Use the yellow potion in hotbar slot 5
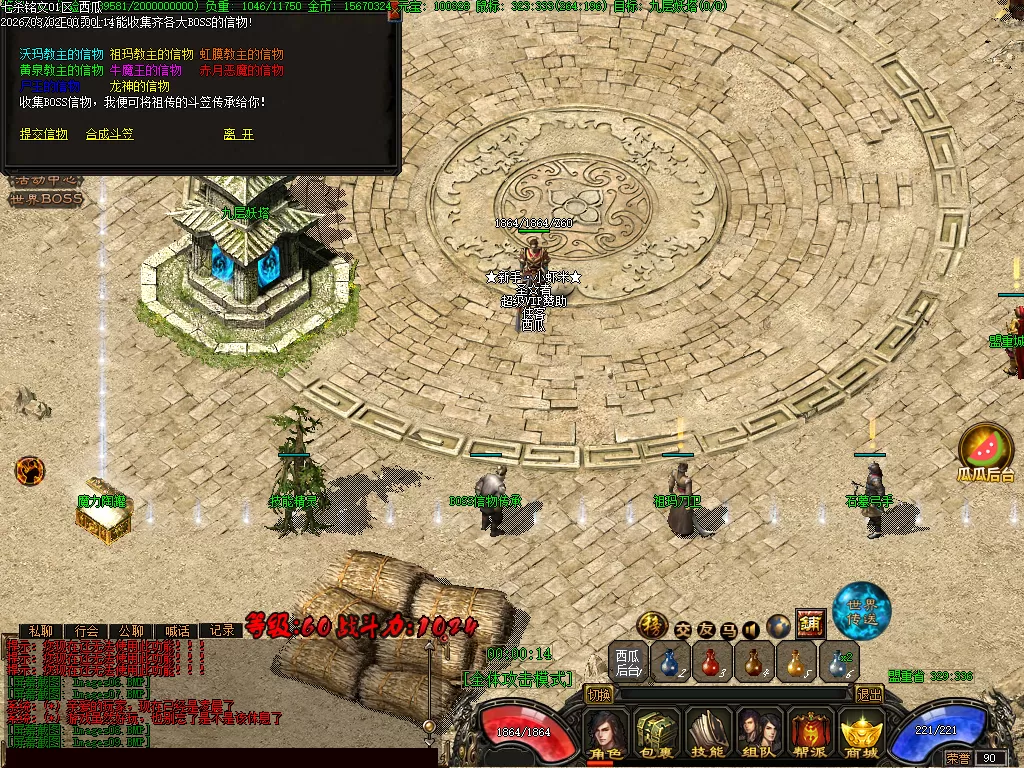This screenshot has width=1024, height=768. click(x=796, y=662)
